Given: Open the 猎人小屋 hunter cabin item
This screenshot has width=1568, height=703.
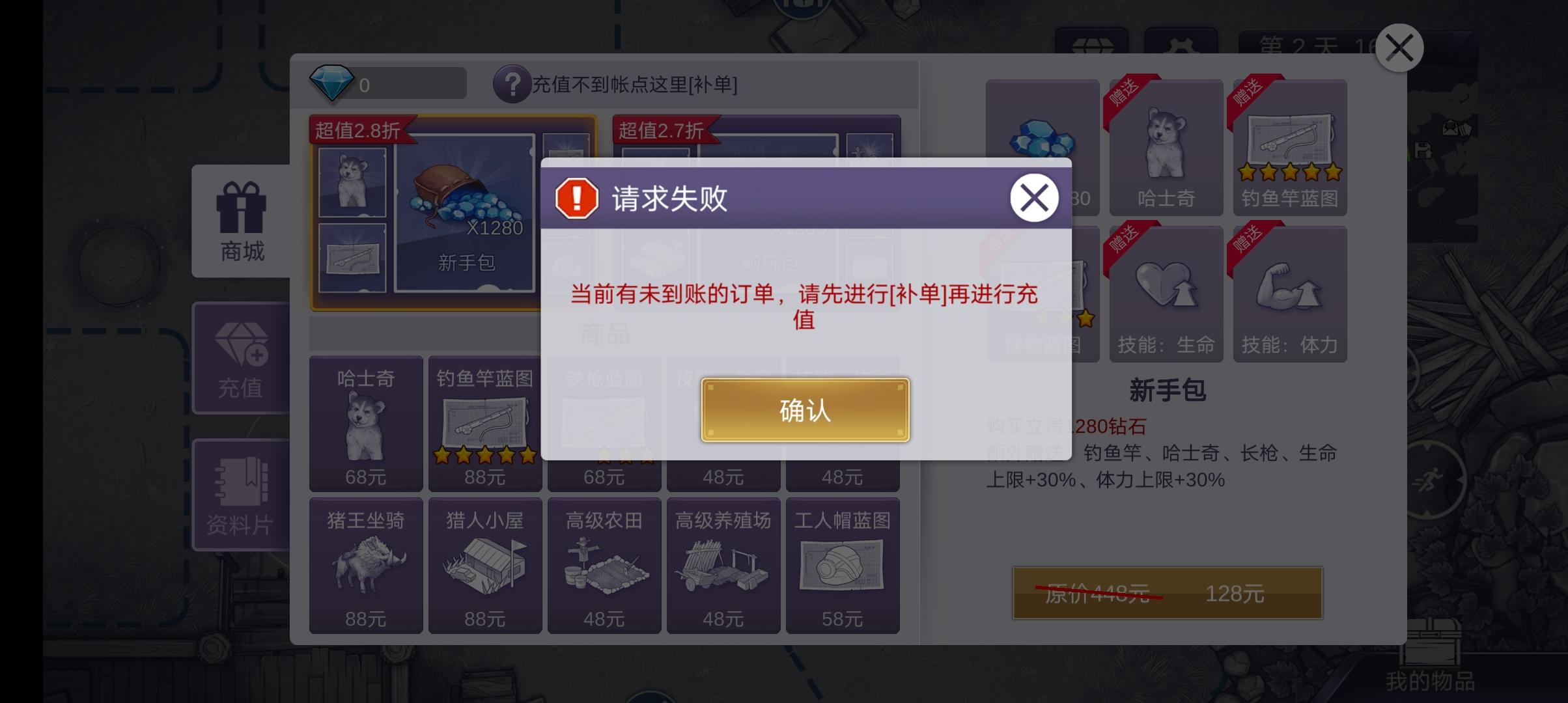Looking at the screenshot, I should (484, 566).
